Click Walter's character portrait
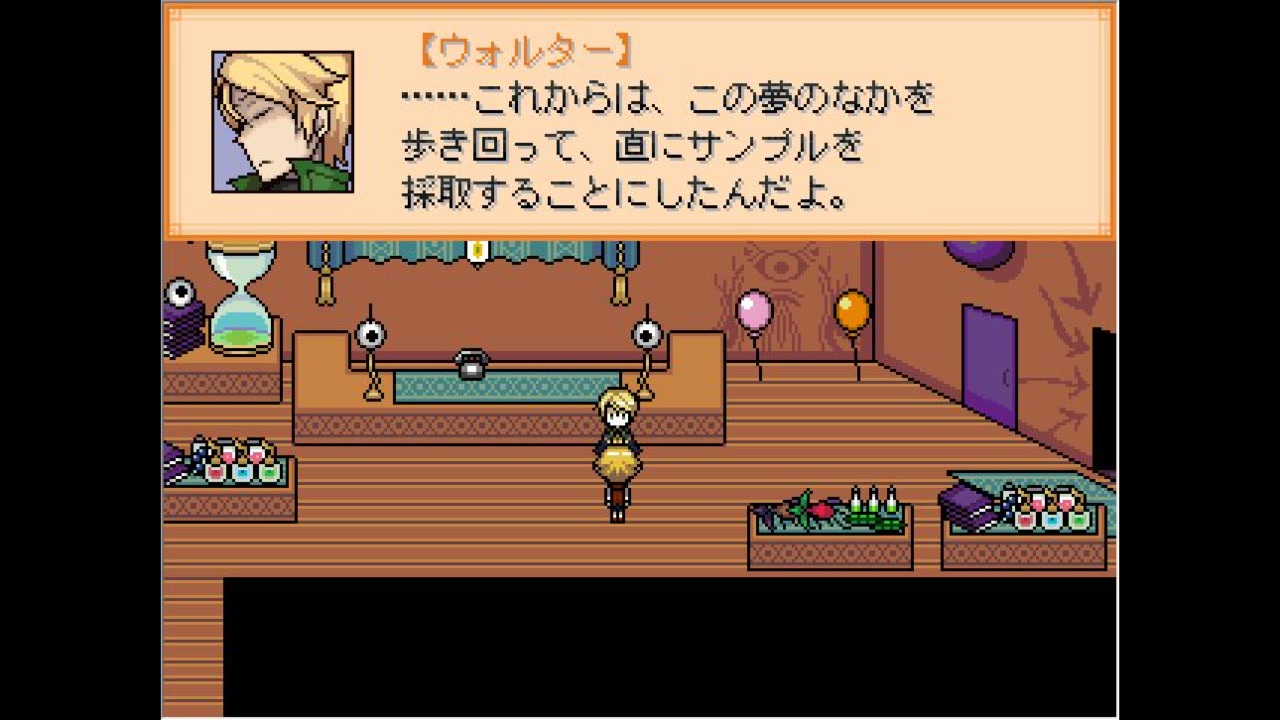1280x720 pixels. pyautogui.click(x=281, y=122)
